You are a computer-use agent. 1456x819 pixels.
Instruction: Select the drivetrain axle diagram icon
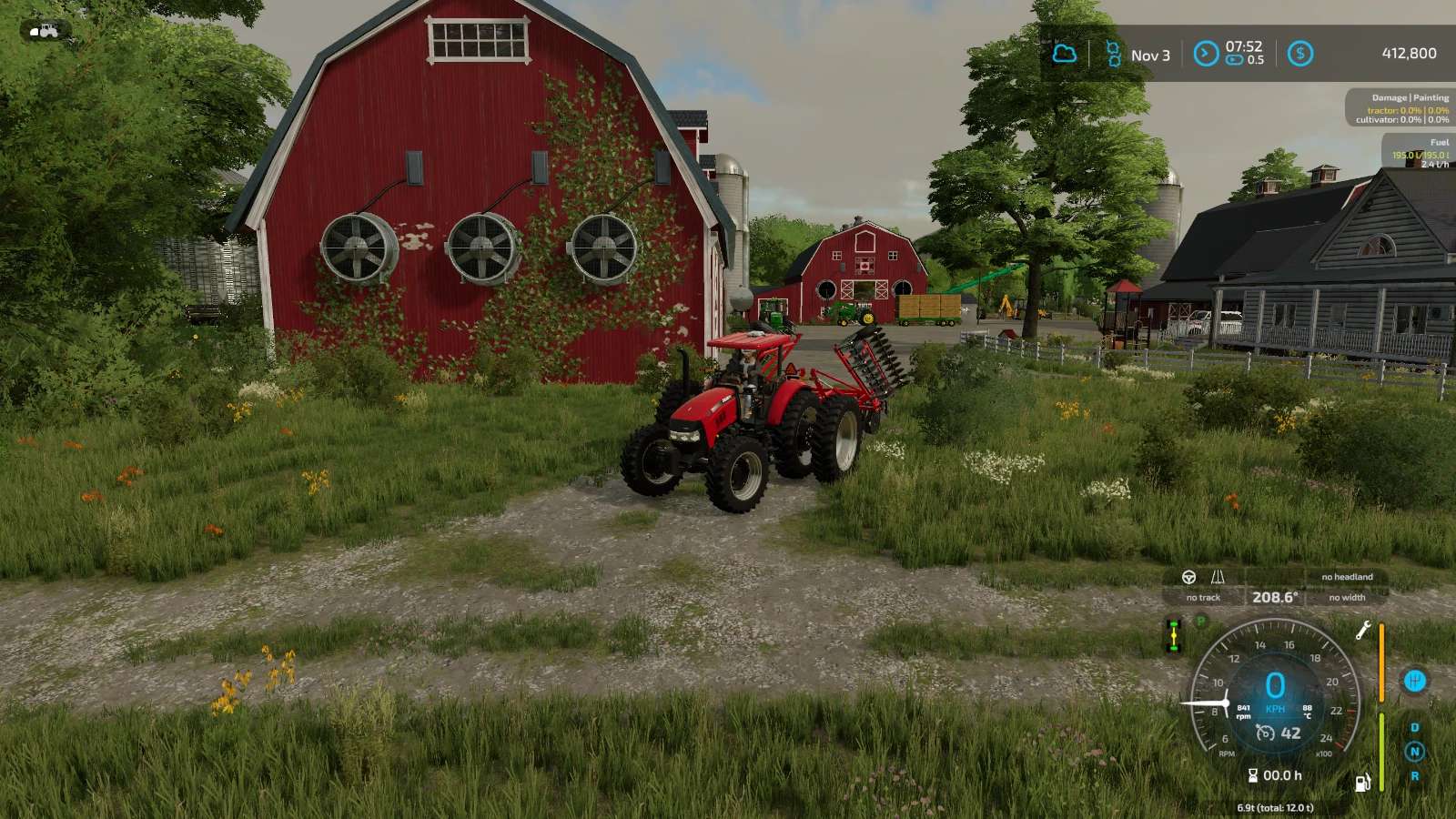[x=1174, y=635]
